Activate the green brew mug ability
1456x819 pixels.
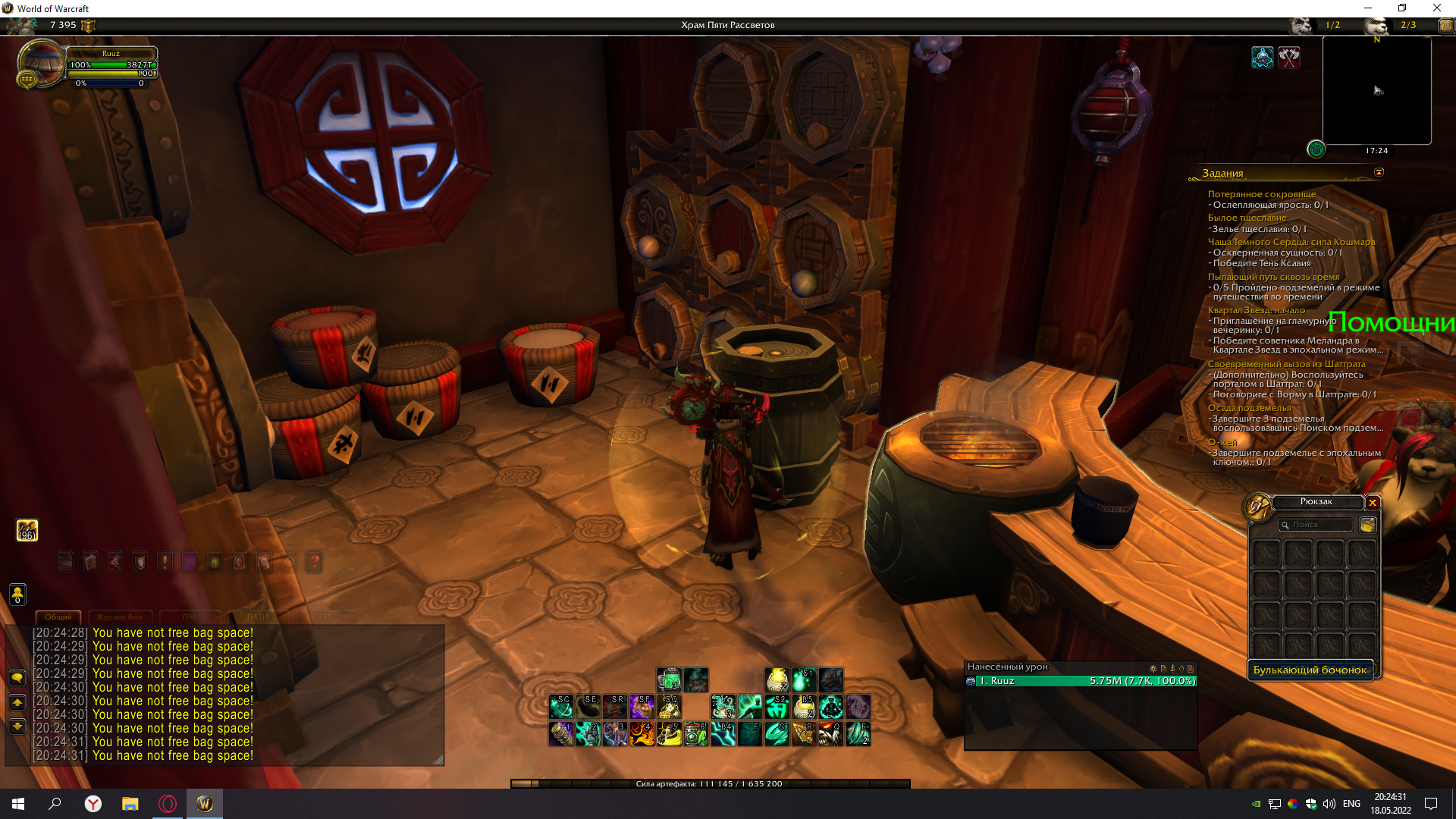pyautogui.click(x=669, y=679)
